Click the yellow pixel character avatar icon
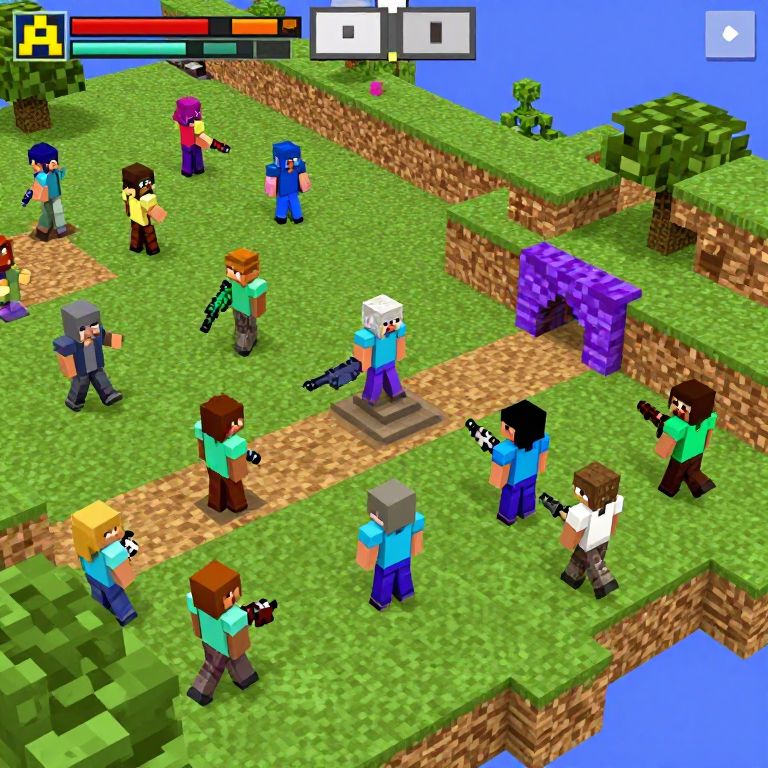The width and height of the screenshot is (768, 768). (x=39, y=36)
